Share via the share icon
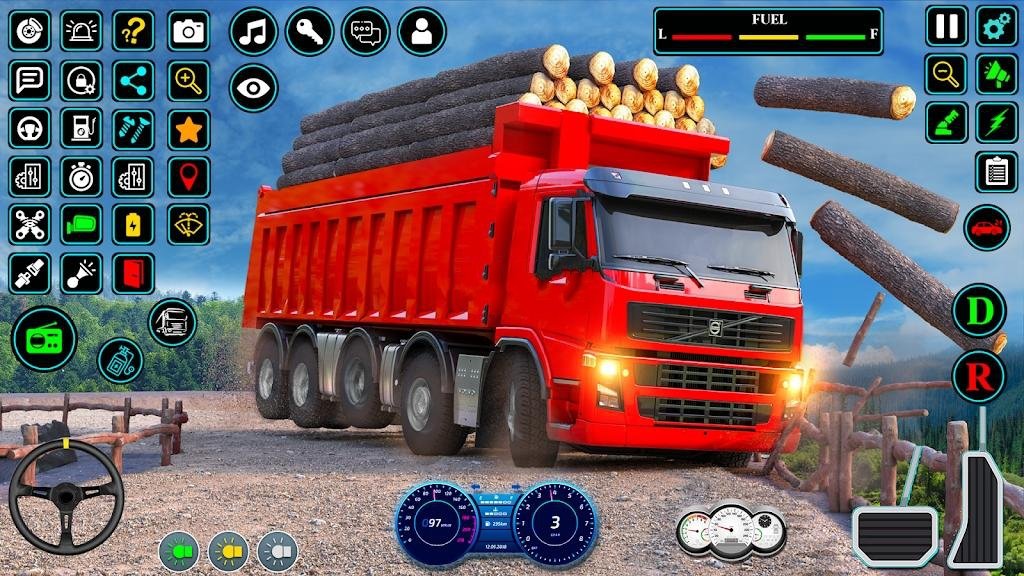This screenshot has height=576, width=1024. (x=133, y=81)
